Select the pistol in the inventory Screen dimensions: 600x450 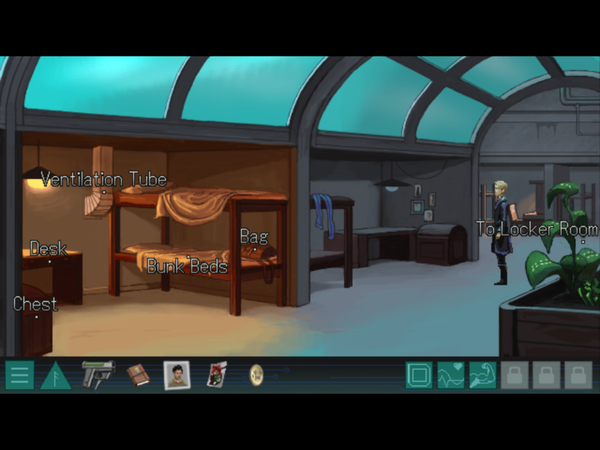tap(98, 375)
